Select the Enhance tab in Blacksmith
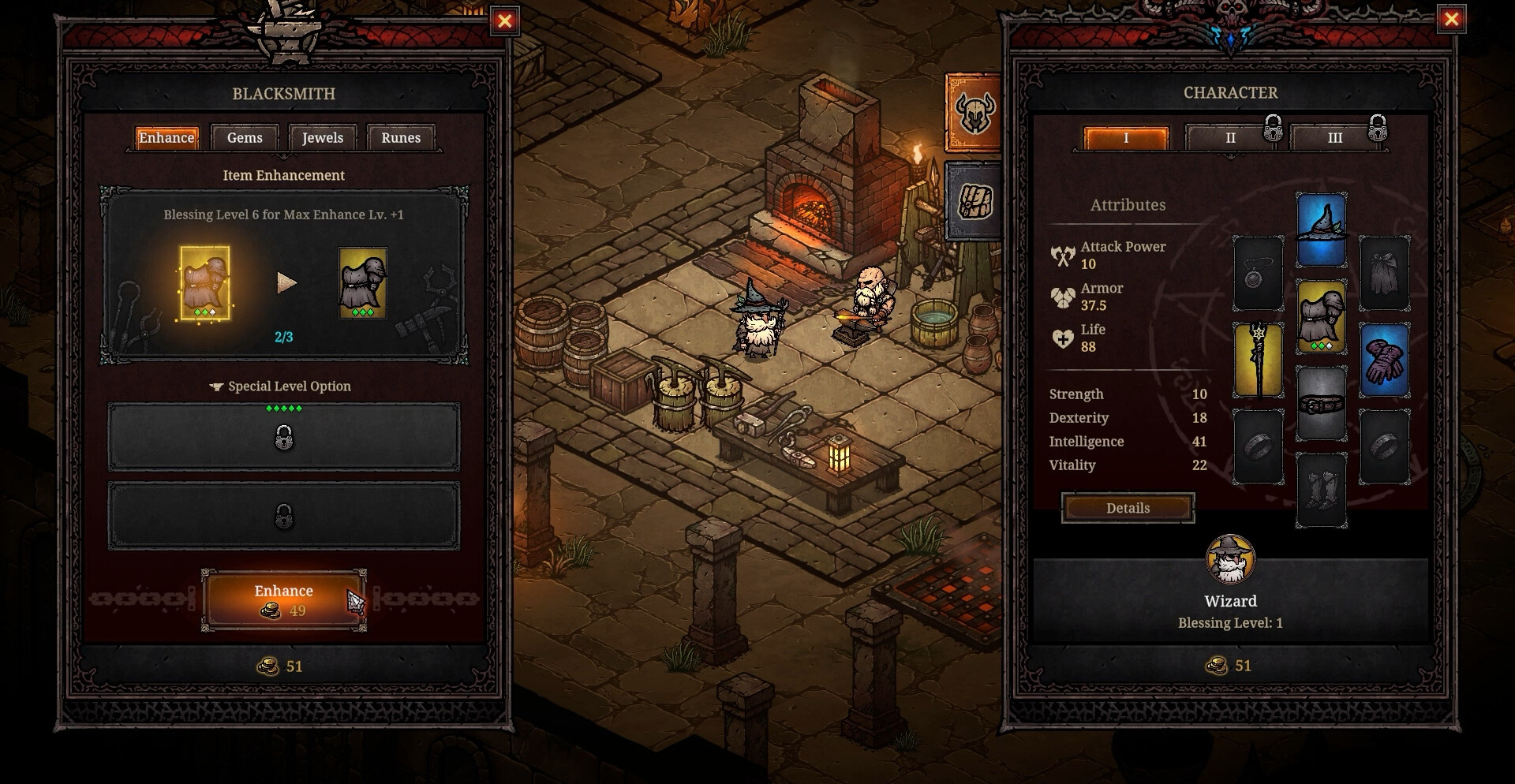Viewport: 1515px width, 784px height. (166, 138)
